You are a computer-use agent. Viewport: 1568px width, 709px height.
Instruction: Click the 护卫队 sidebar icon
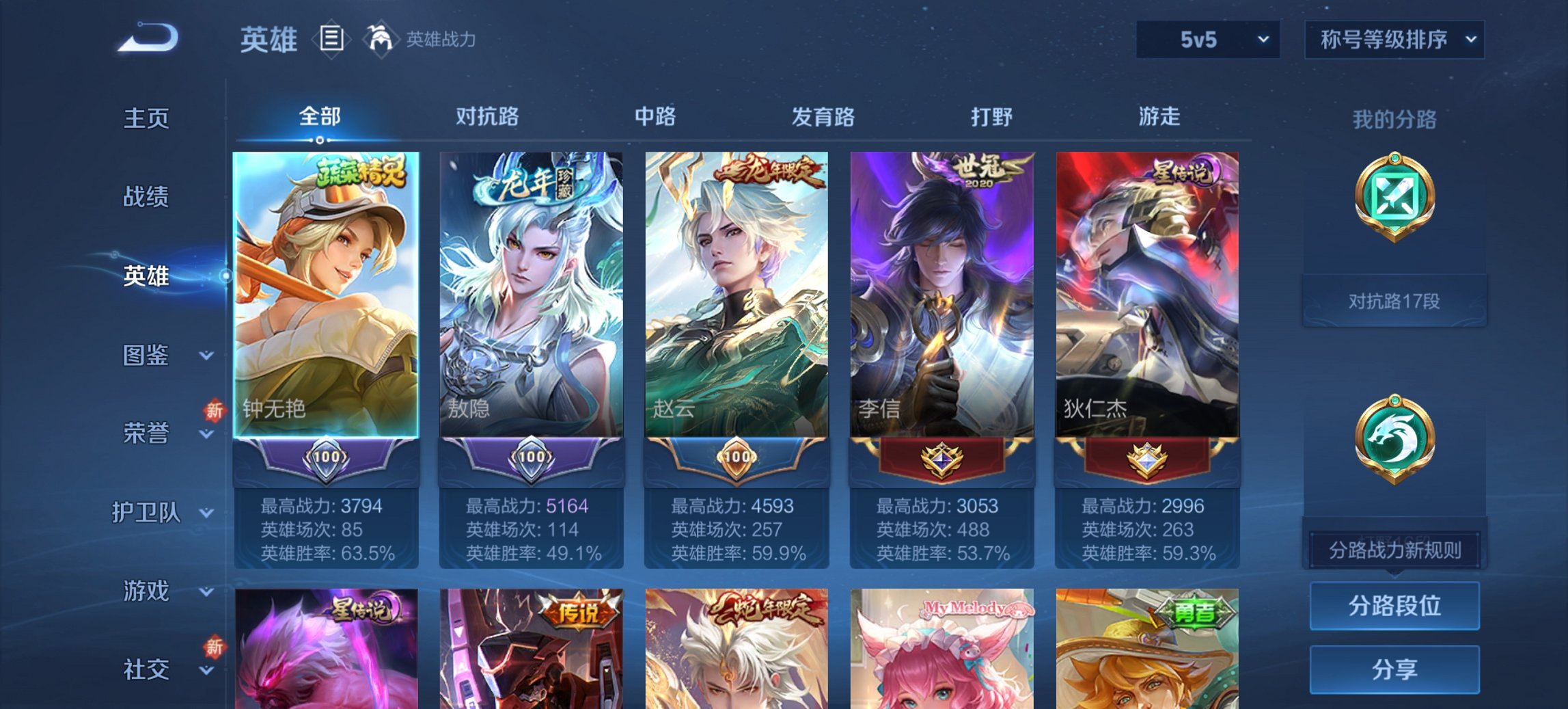pos(146,511)
